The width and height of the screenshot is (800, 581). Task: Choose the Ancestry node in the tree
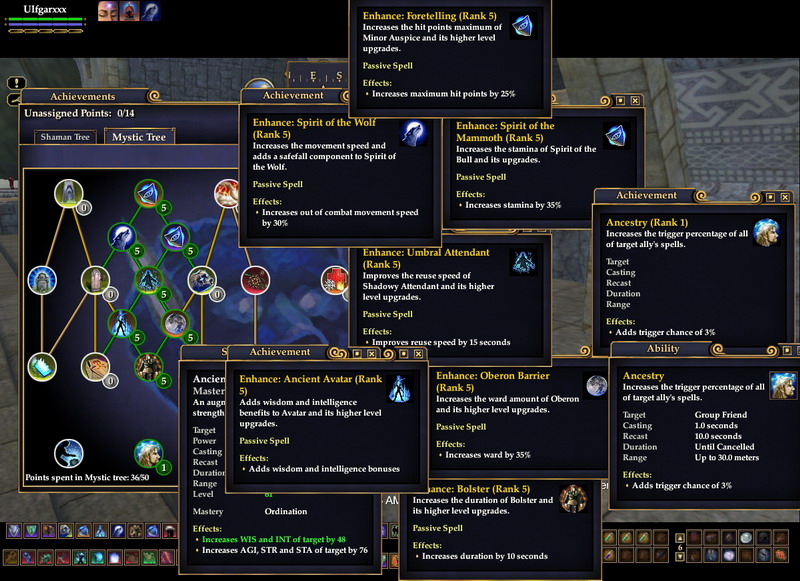click(148, 452)
